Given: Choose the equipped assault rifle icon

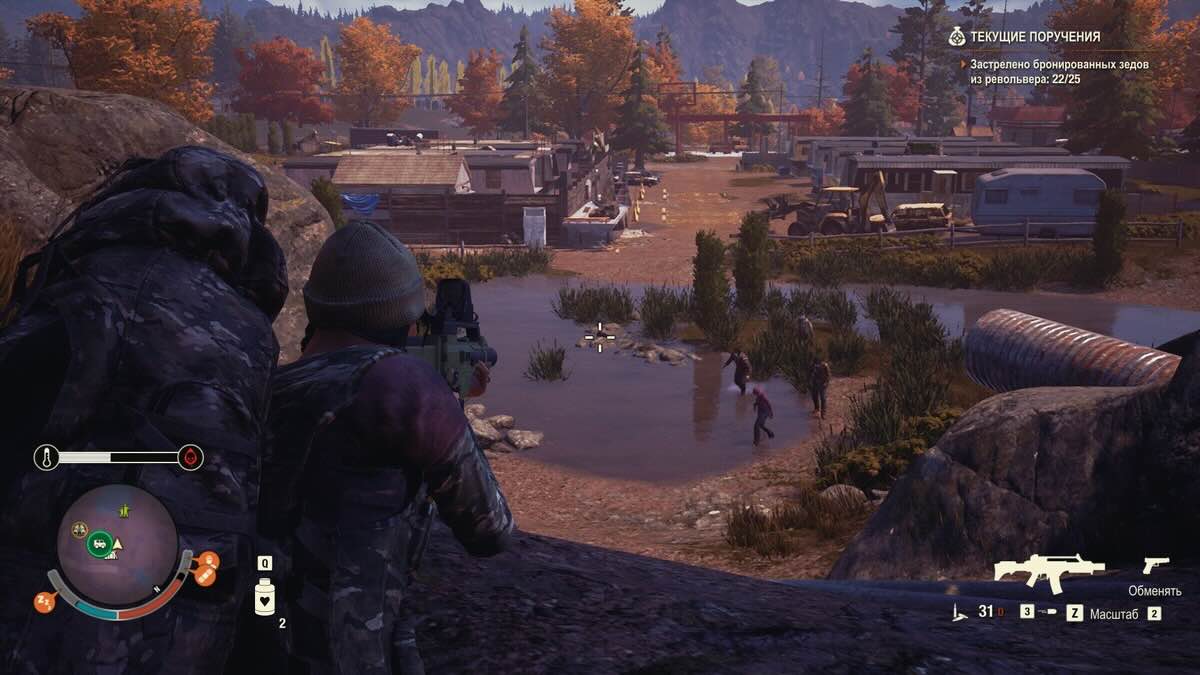Looking at the screenshot, I should pyautogui.click(x=1048, y=572).
